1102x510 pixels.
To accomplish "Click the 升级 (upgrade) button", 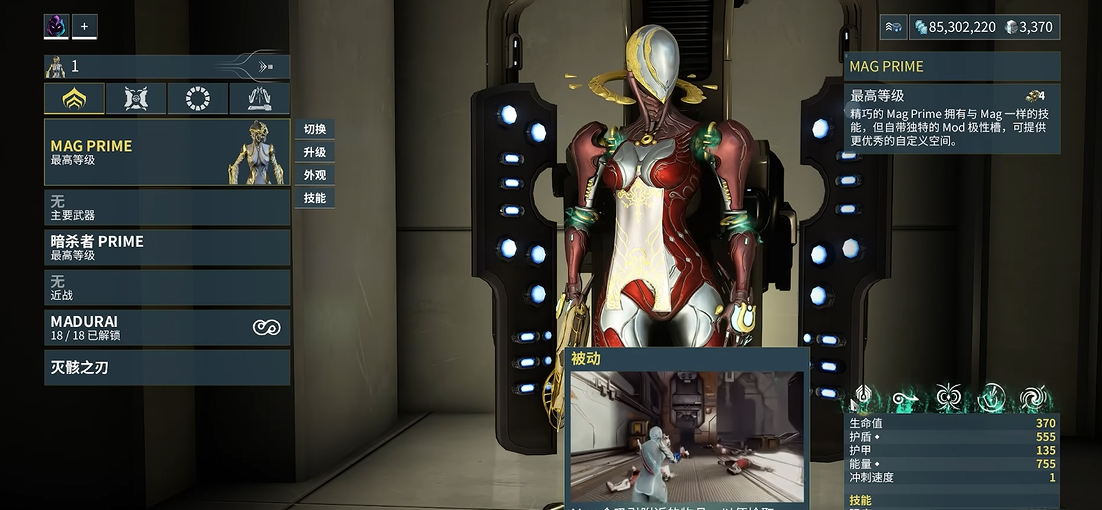I will (314, 152).
